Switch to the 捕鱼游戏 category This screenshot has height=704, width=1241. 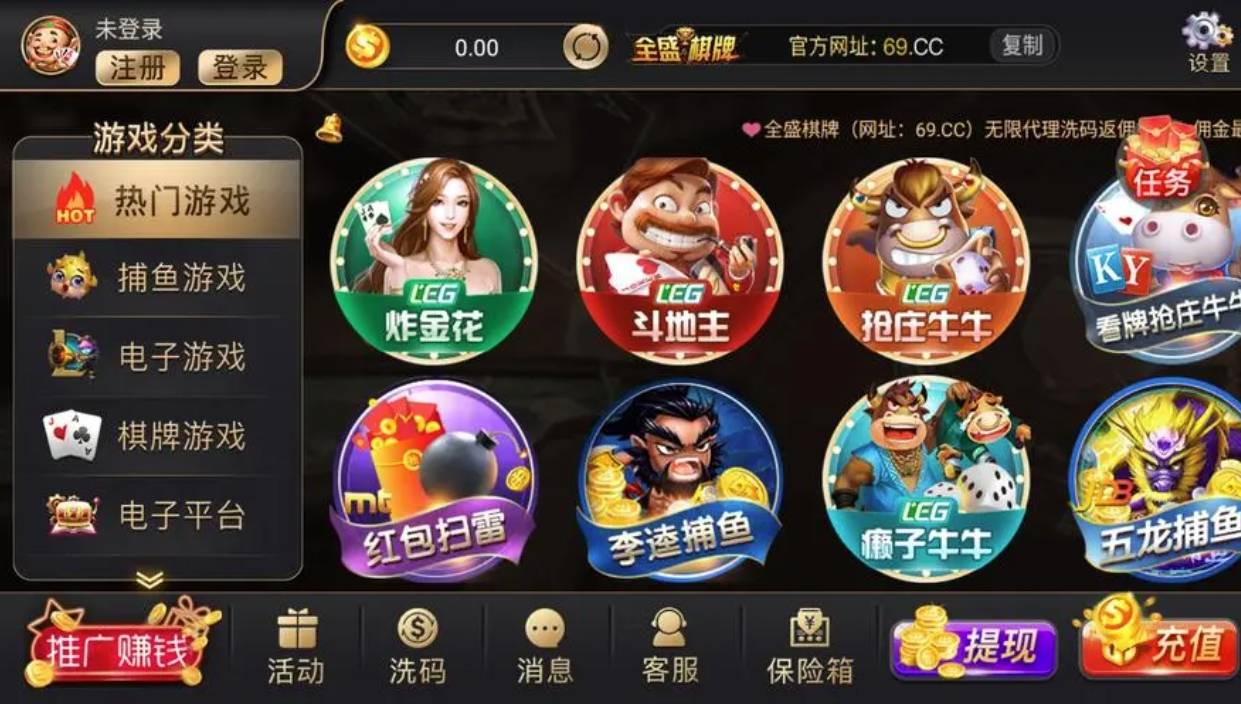pos(158,278)
